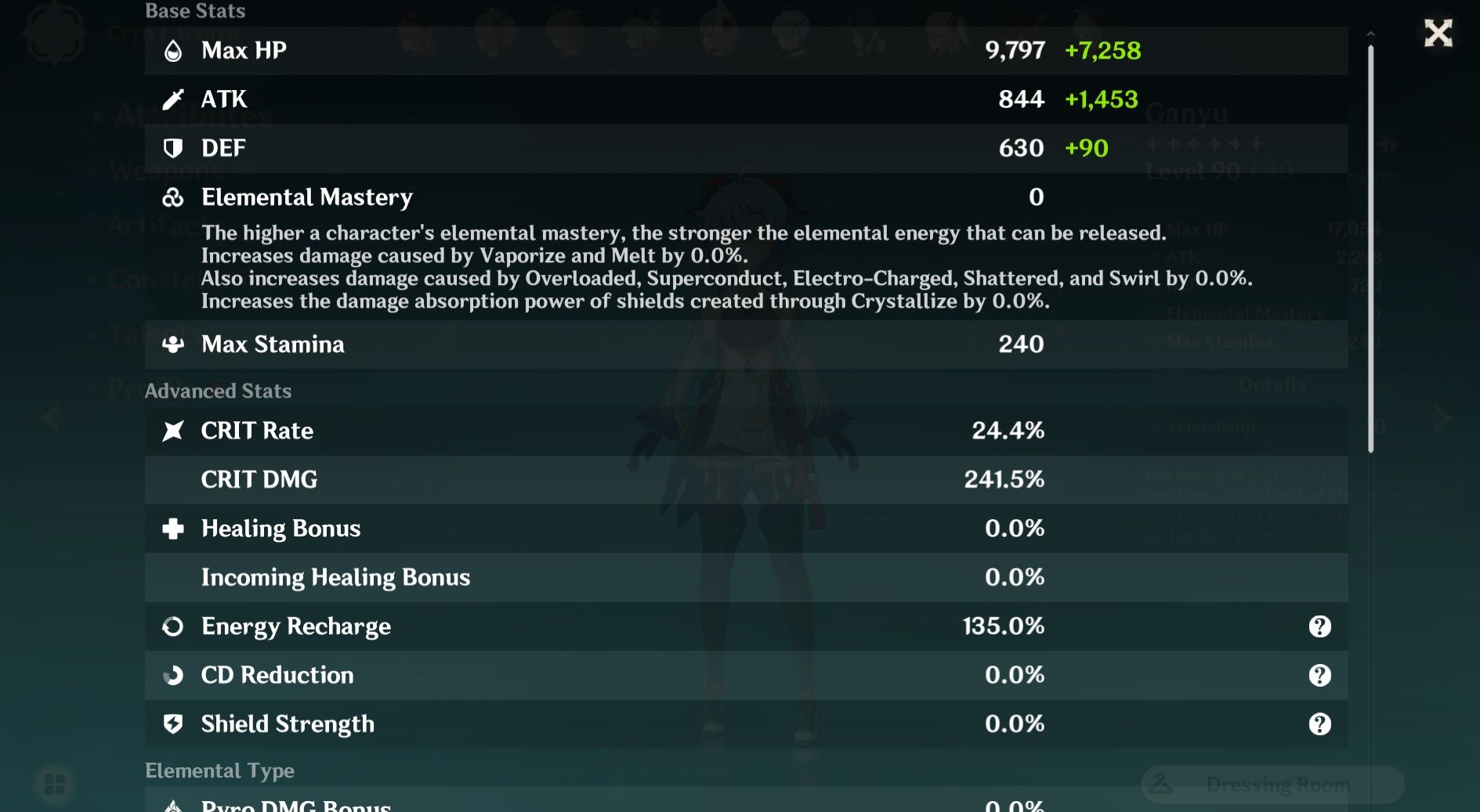Click the CD Reduction icon
Viewport: 1480px width, 812px height.
click(x=174, y=675)
